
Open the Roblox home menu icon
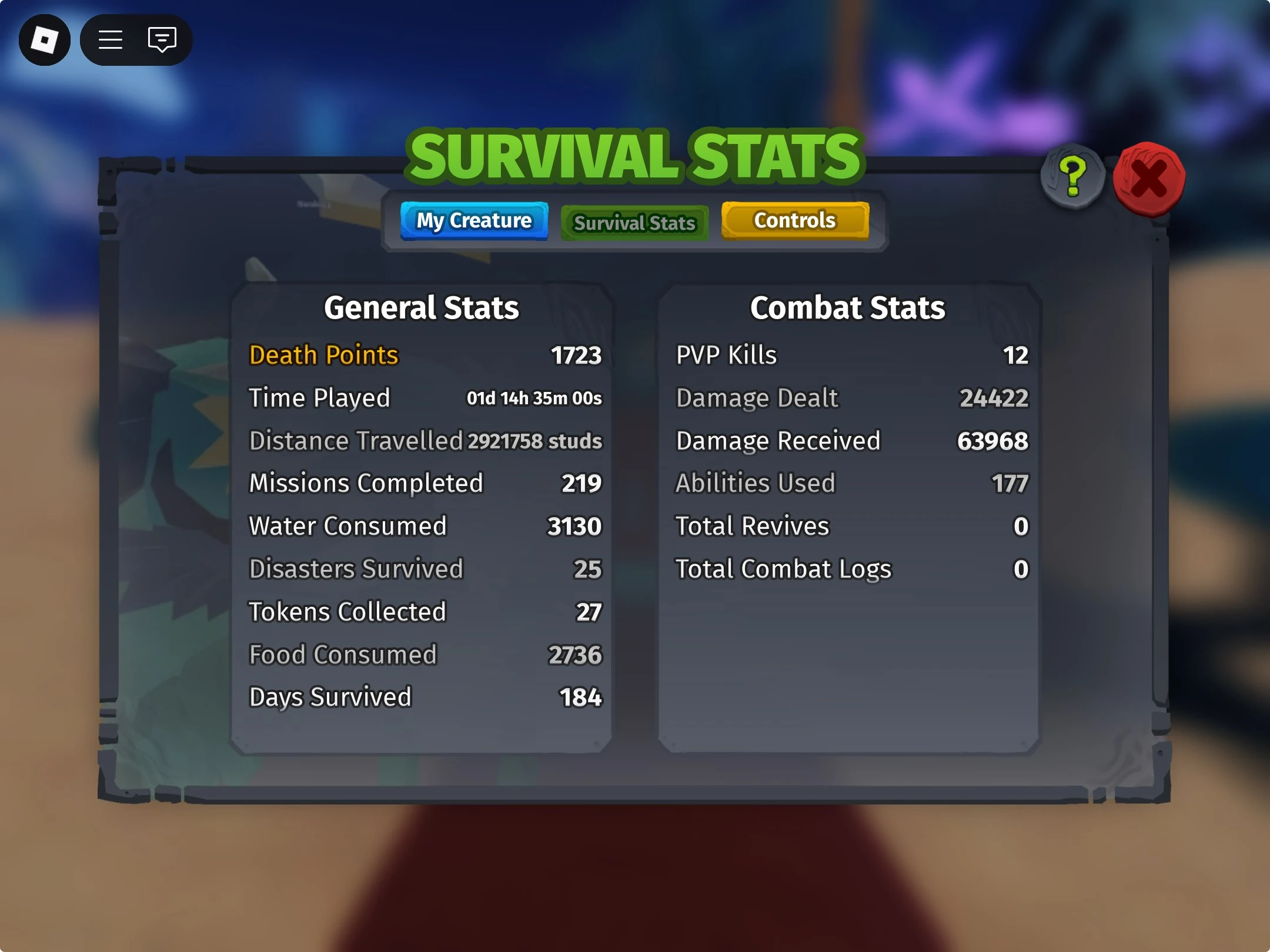(44, 40)
